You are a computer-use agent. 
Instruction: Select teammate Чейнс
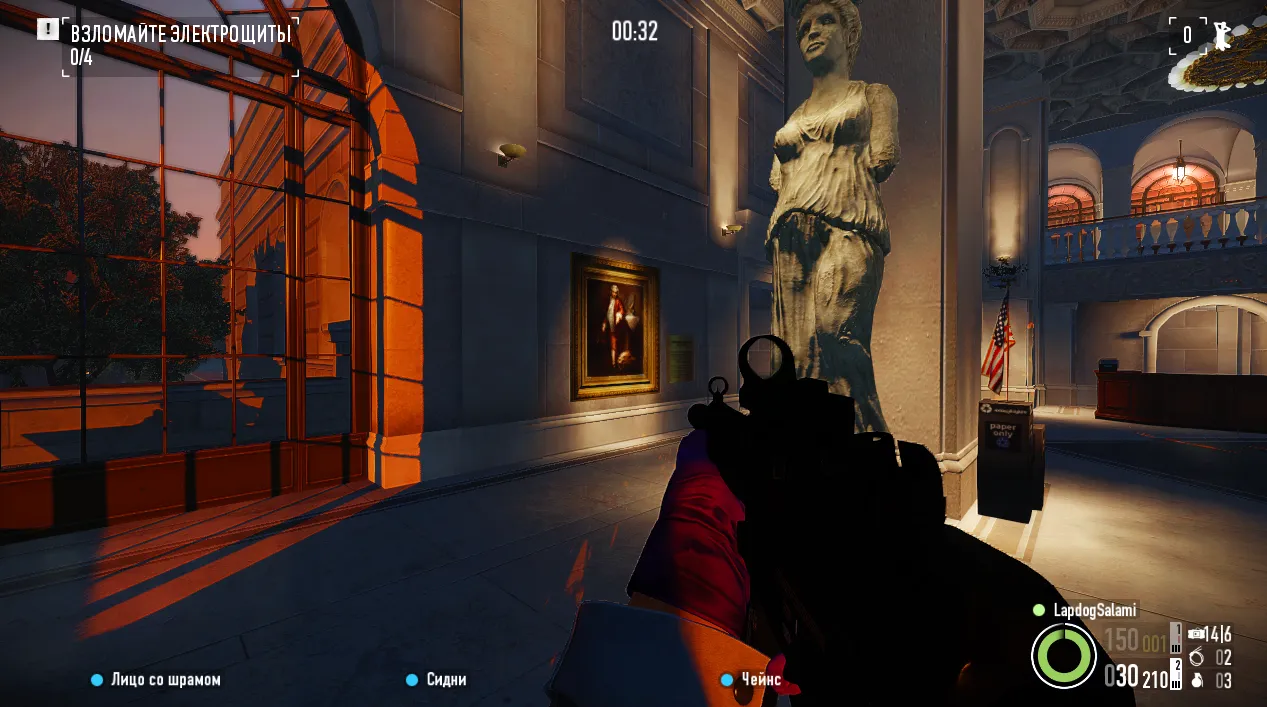[761, 680]
